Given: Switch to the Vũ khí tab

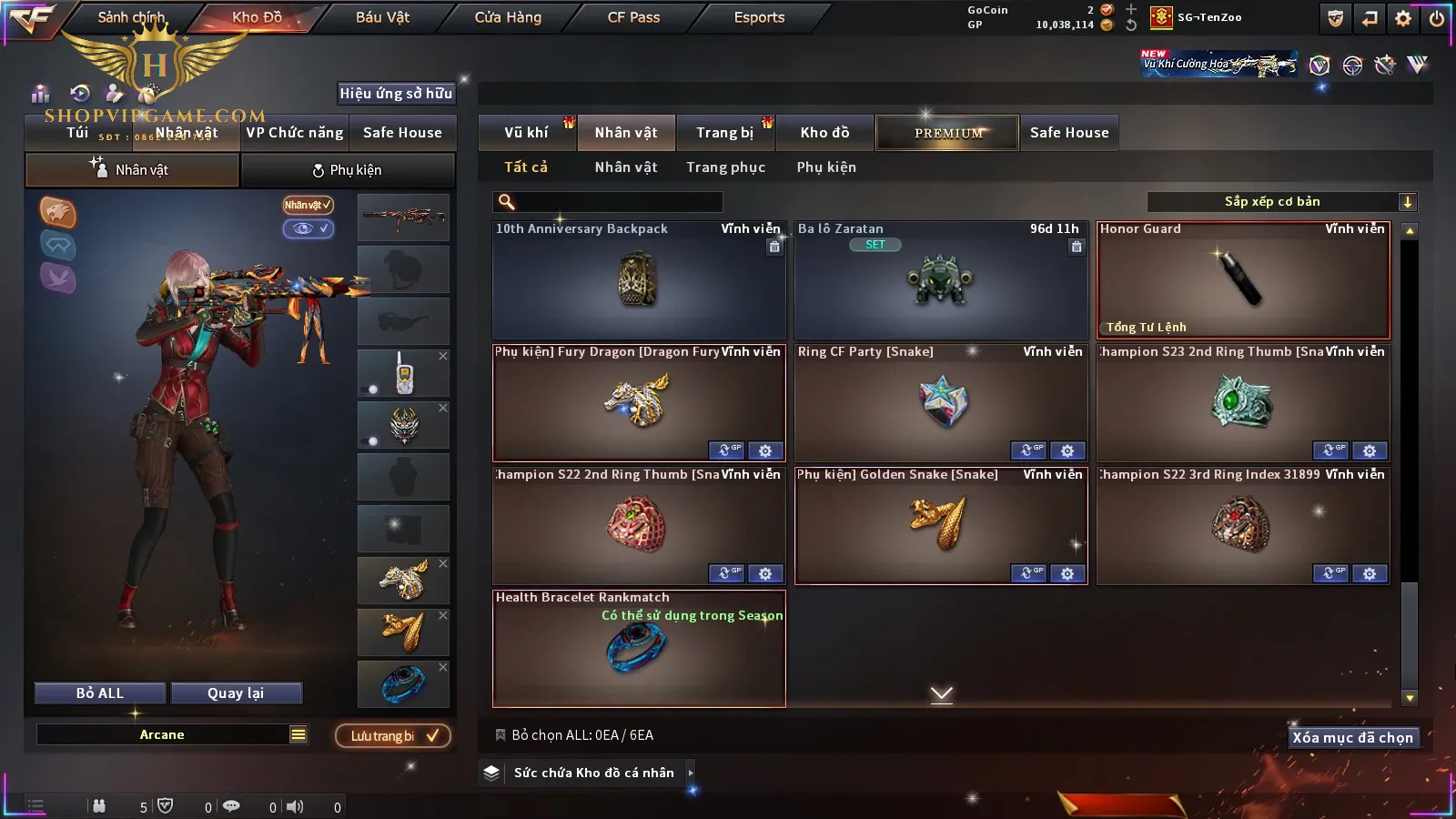Looking at the screenshot, I should click(526, 133).
